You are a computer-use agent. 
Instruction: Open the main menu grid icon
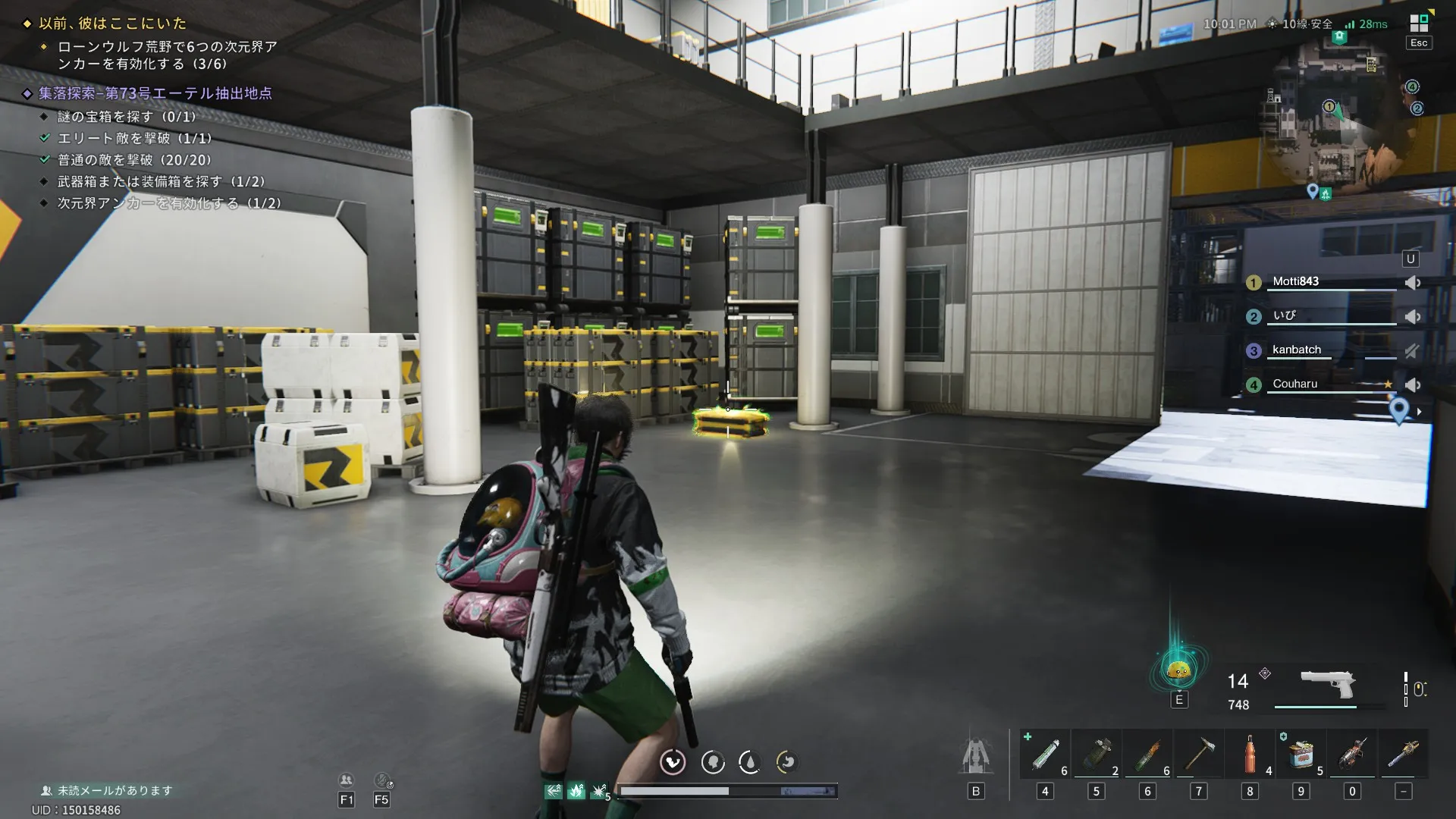click(1418, 23)
